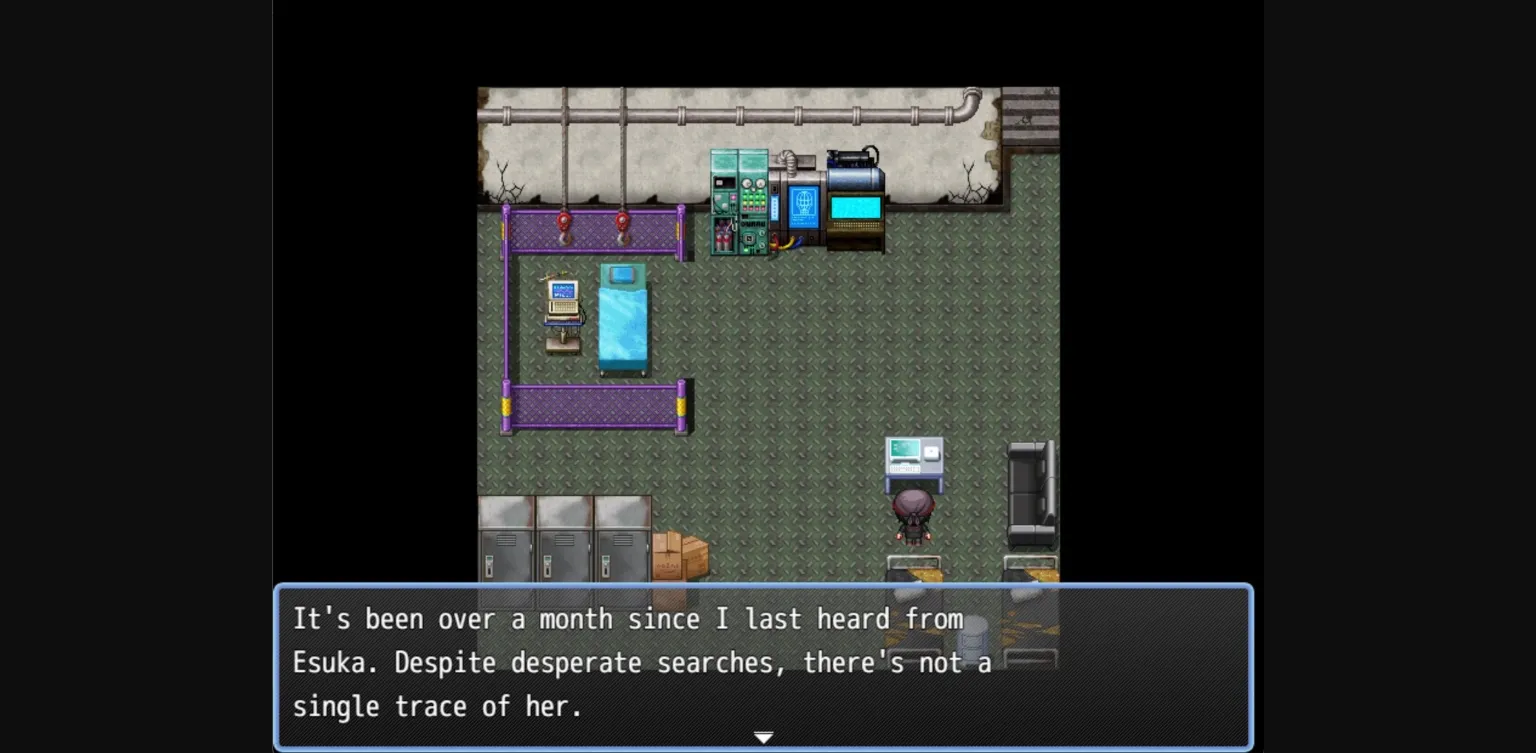1536x753 pixels.
Task: Open the middle locker with the vent
Action: pos(565,540)
